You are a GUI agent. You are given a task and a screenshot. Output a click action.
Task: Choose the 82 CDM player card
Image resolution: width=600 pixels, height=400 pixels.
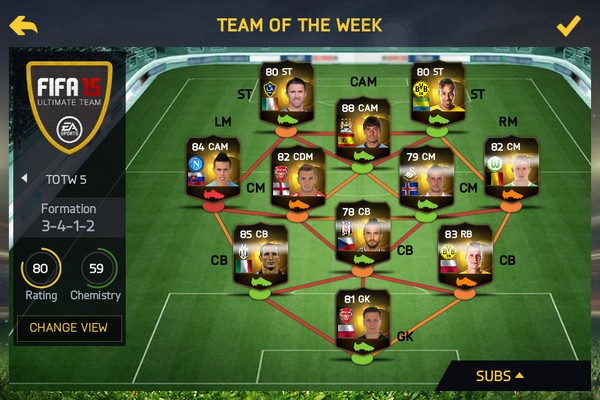(298, 178)
